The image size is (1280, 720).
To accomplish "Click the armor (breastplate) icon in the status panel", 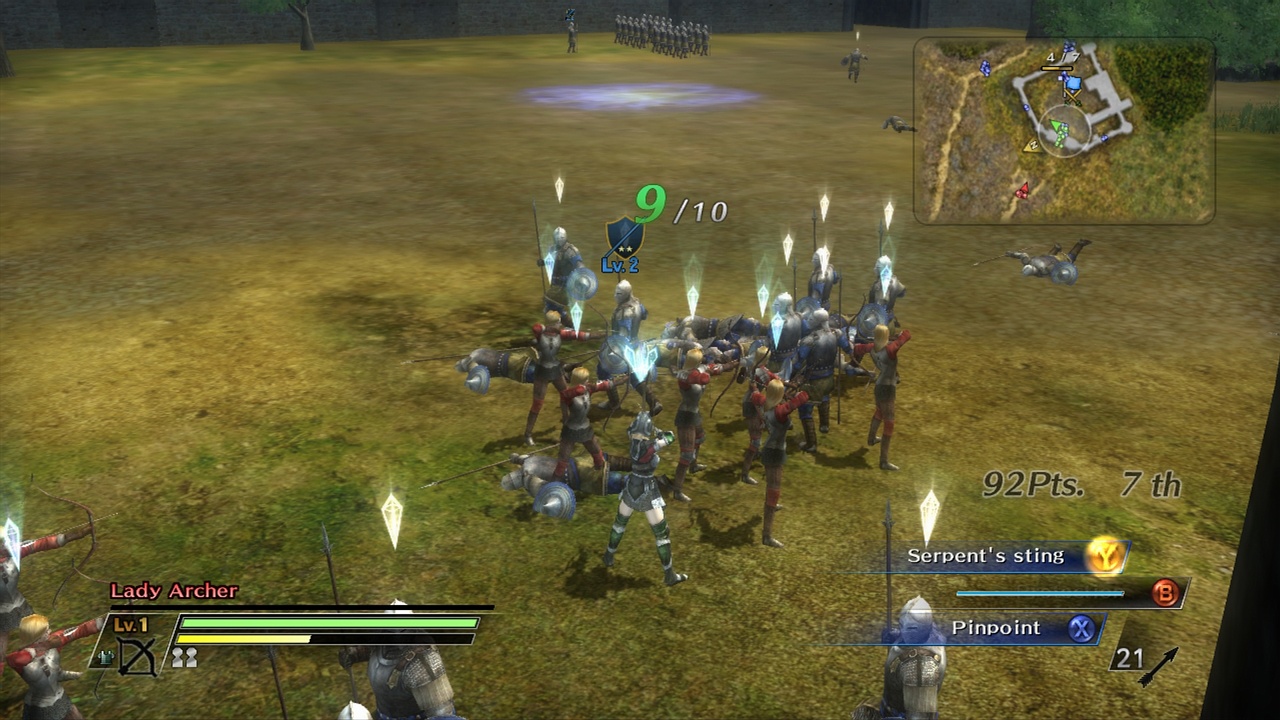I will coord(106,658).
